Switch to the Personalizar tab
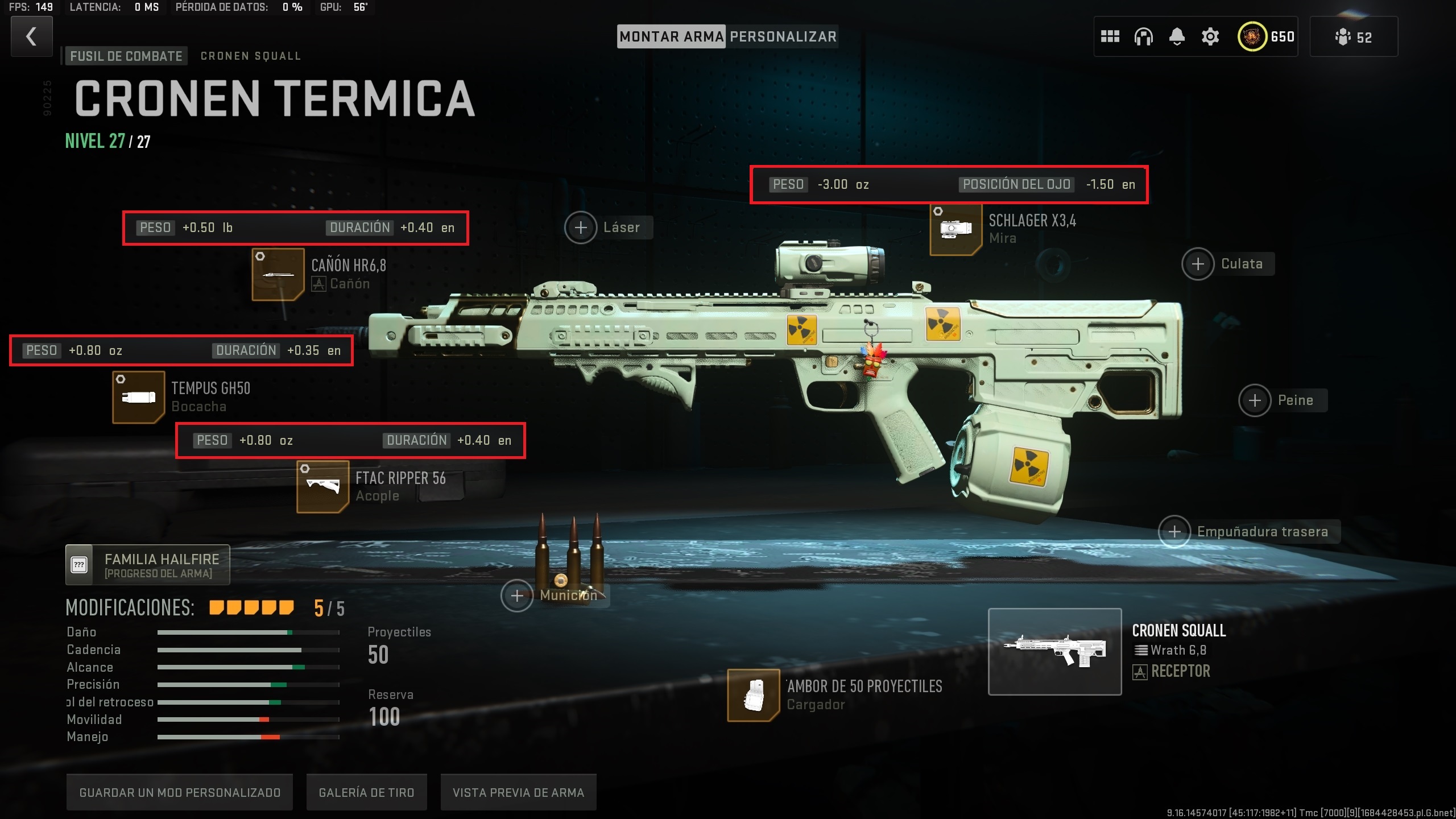 [x=783, y=37]
